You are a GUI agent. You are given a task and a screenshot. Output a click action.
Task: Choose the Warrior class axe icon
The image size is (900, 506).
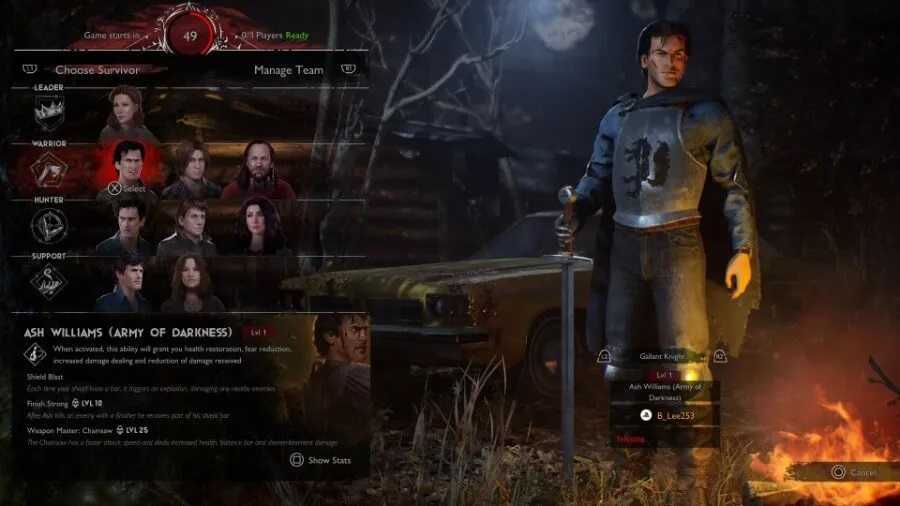tap(49, 172)
